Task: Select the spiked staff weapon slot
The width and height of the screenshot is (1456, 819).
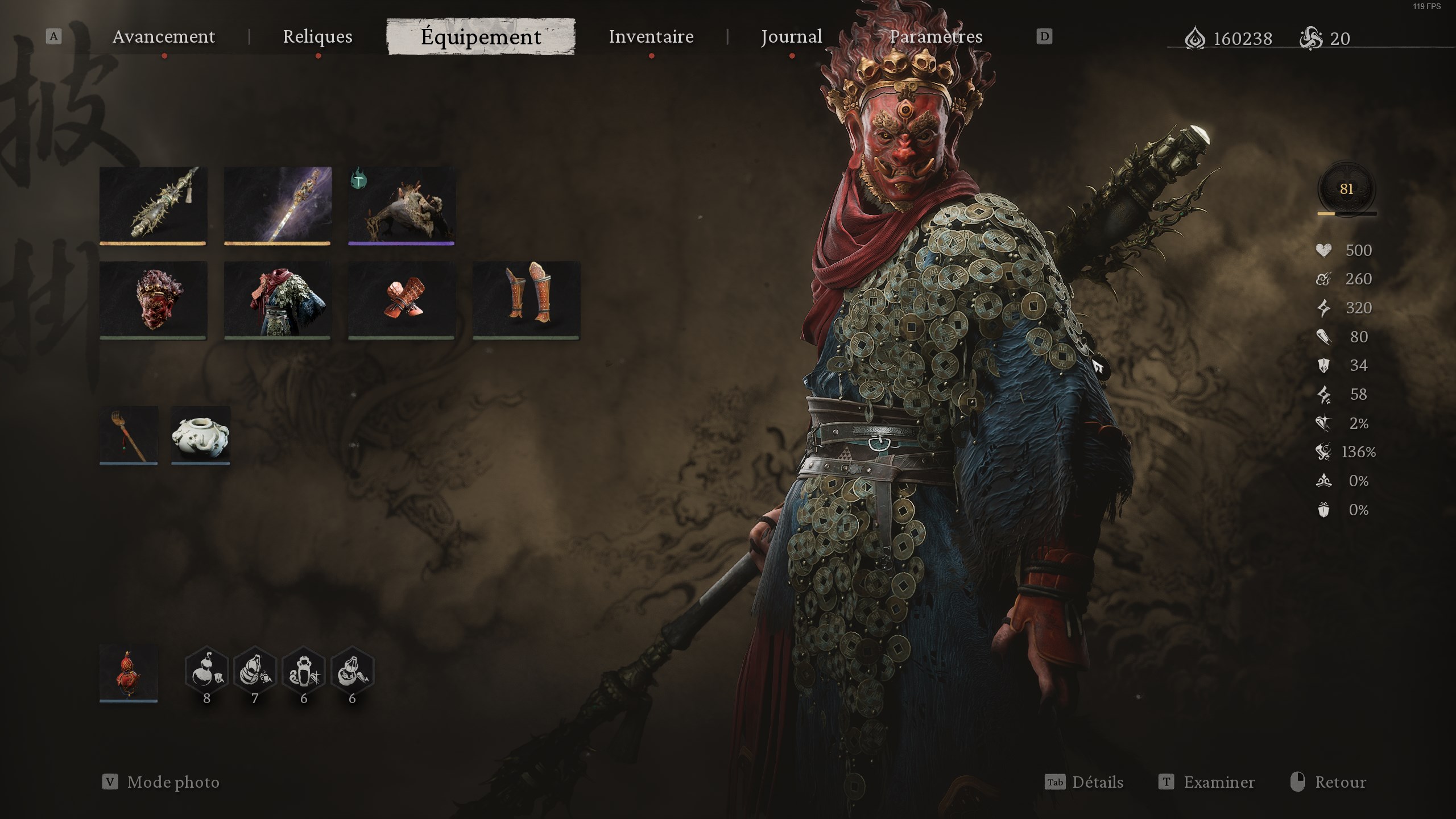Action: (152, 205)
